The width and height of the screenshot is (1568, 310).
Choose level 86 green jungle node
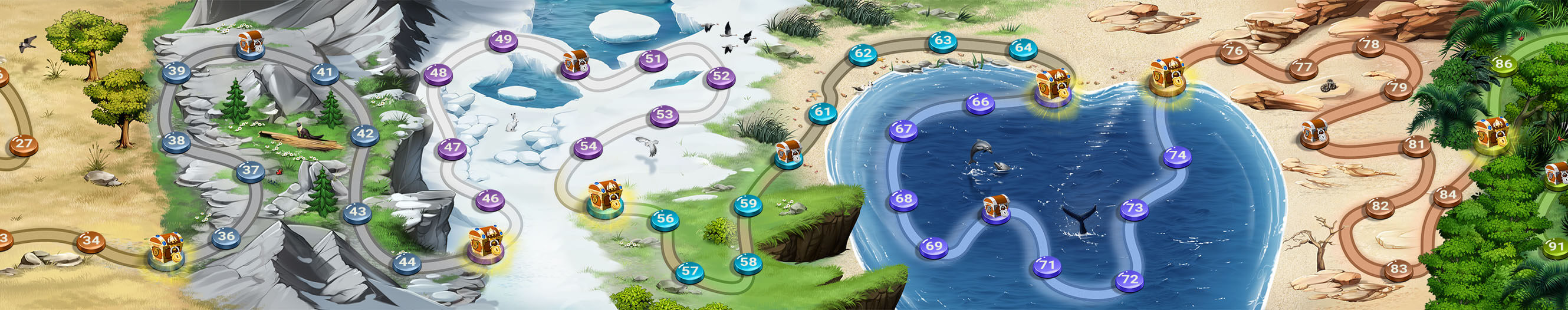(1504, 64)
